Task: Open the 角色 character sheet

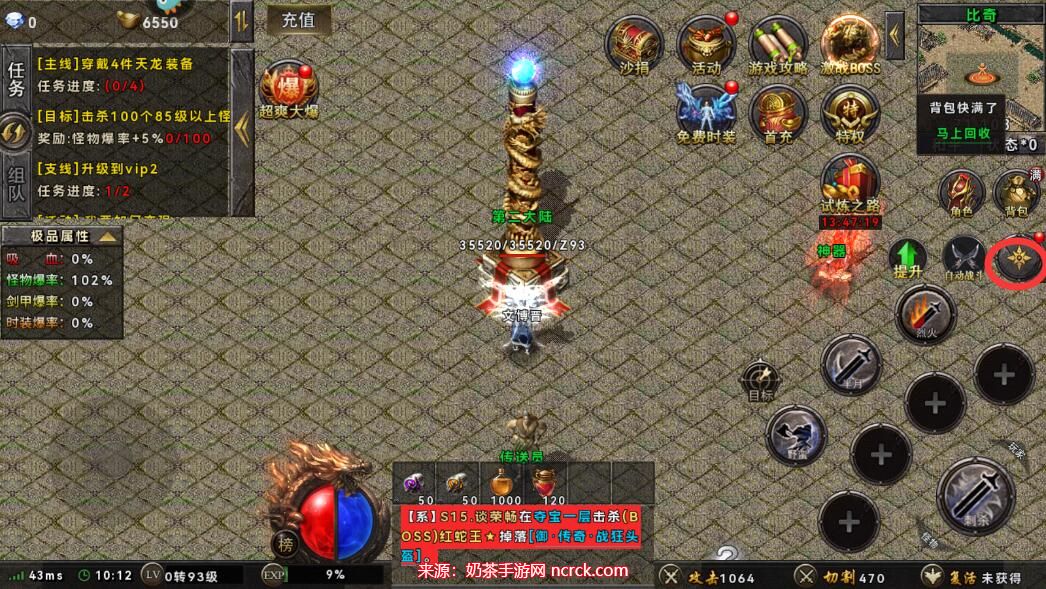Action: pyautogui.click(x=962, y=192)
